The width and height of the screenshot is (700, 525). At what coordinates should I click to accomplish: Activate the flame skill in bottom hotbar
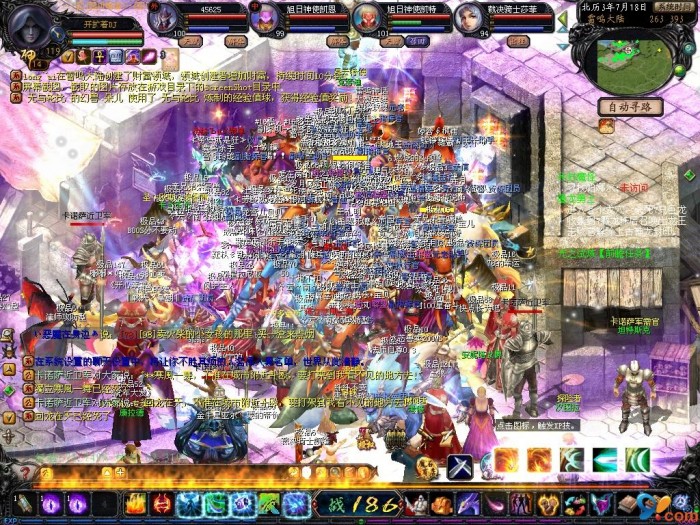coord(135,503)
